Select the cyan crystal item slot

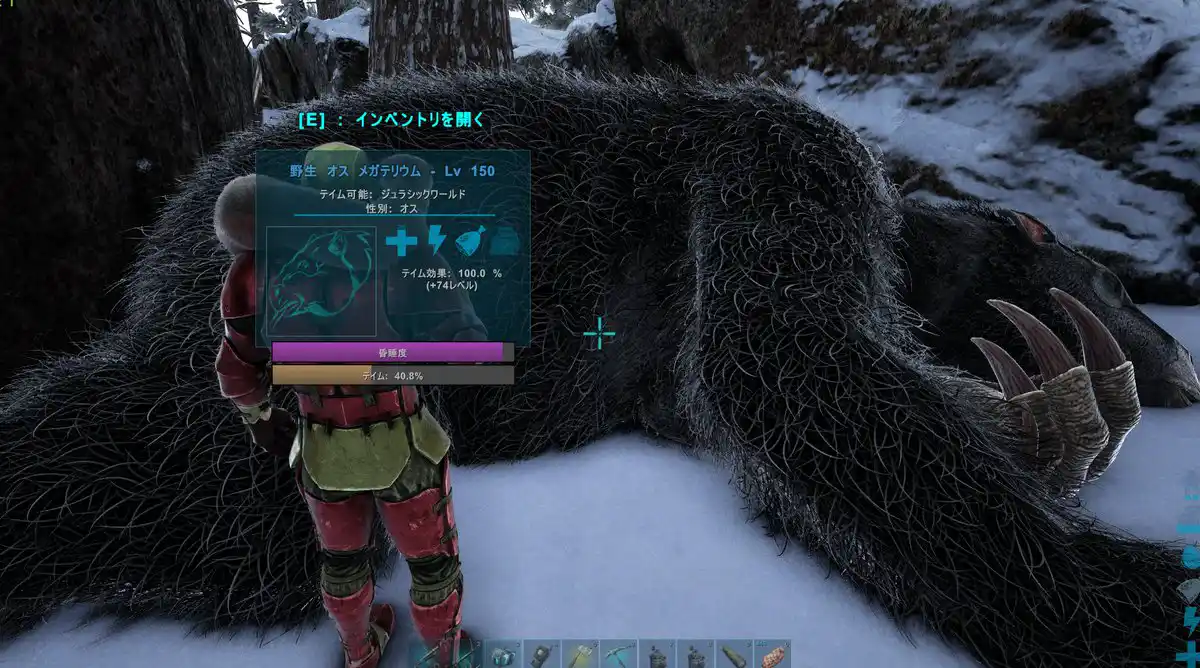pyautogui.click(x=503, y=655)
